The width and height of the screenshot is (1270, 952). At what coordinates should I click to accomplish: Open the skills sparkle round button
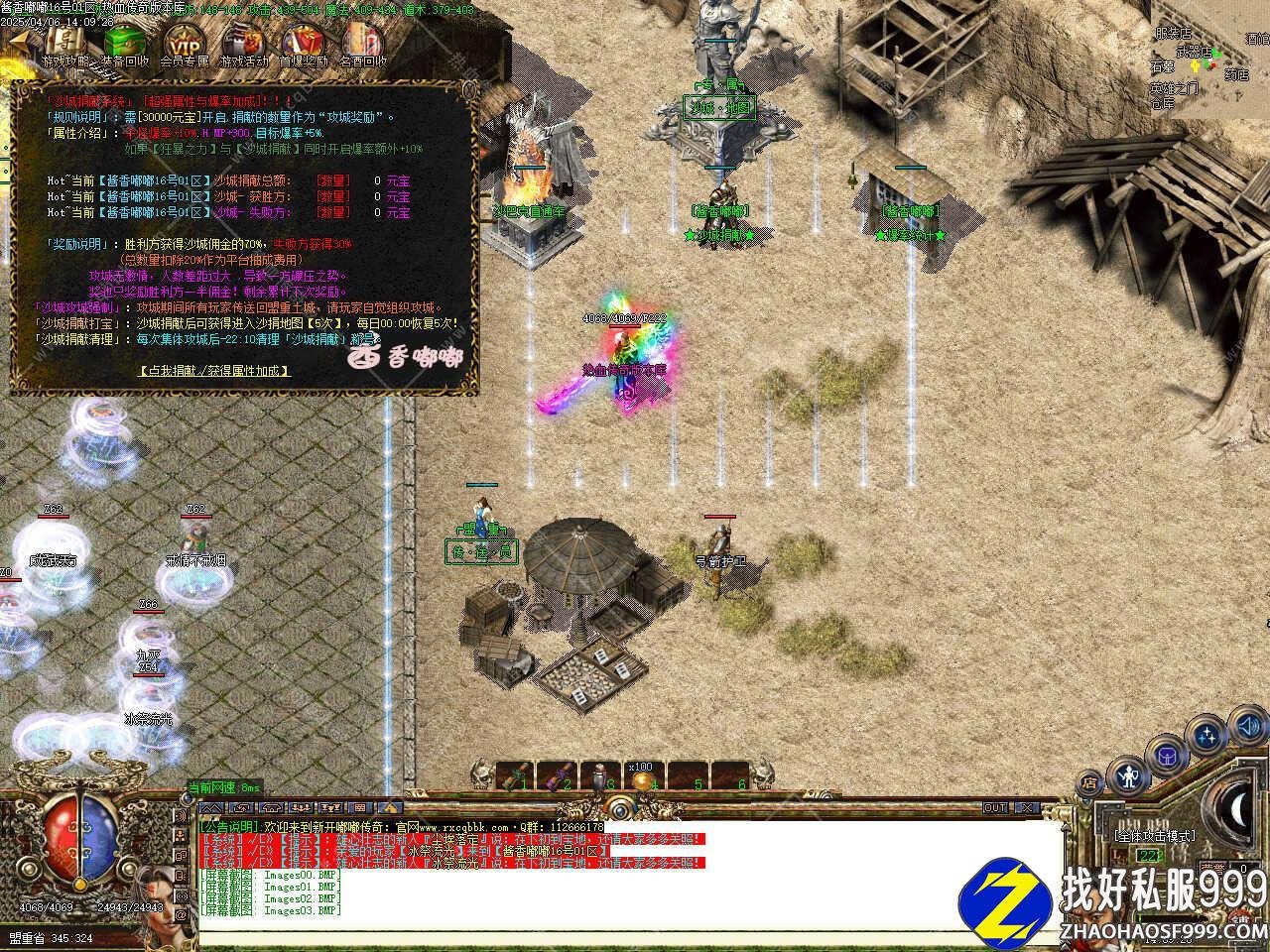click(x=1207, y=738)
